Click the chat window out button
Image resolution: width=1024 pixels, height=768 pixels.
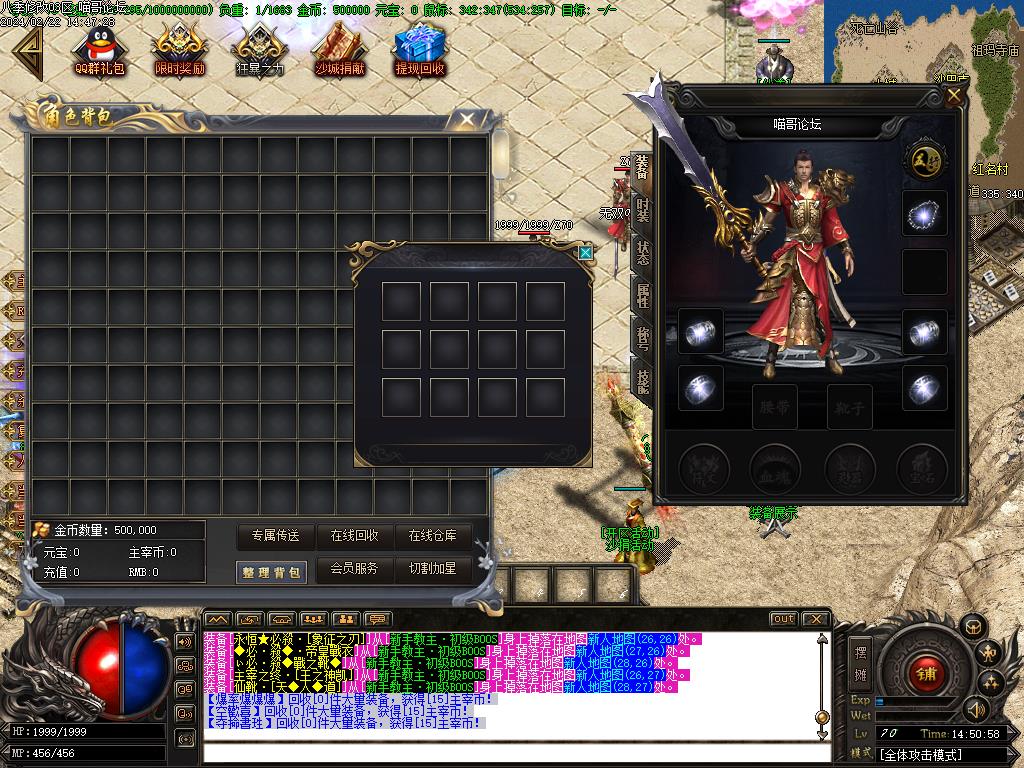click(x=783, y=619)
